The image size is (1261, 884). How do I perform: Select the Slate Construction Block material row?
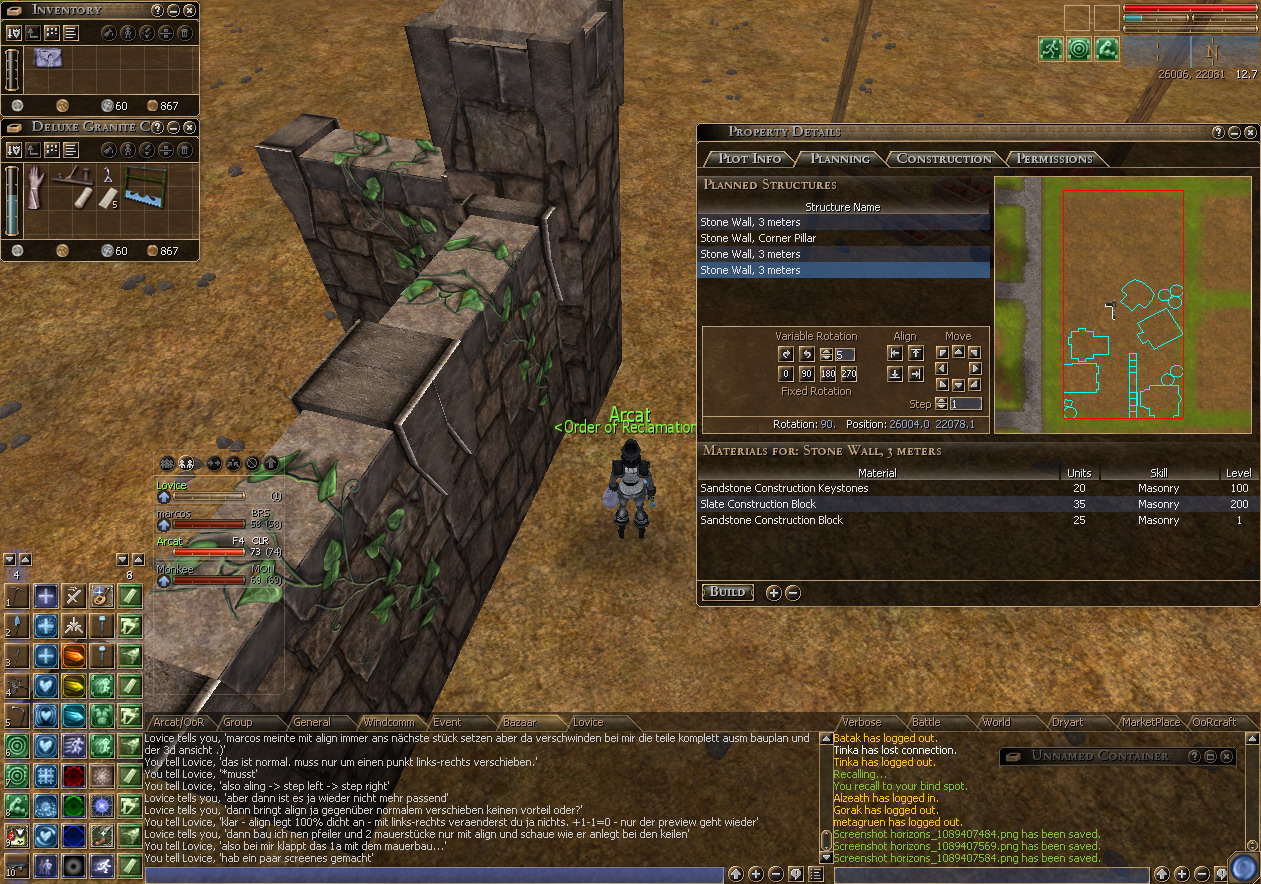[x=758, y=504]
